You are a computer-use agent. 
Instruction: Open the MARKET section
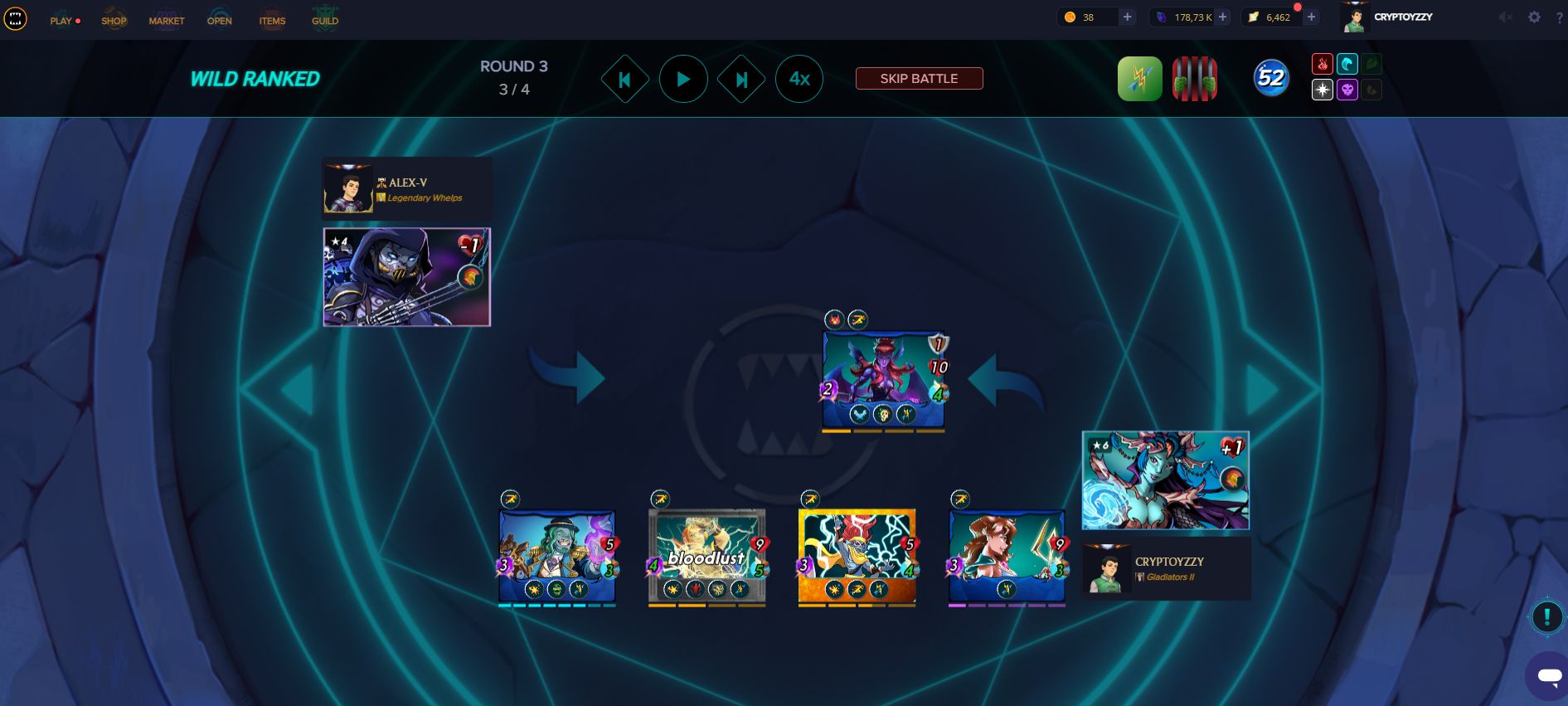[167, 21]
